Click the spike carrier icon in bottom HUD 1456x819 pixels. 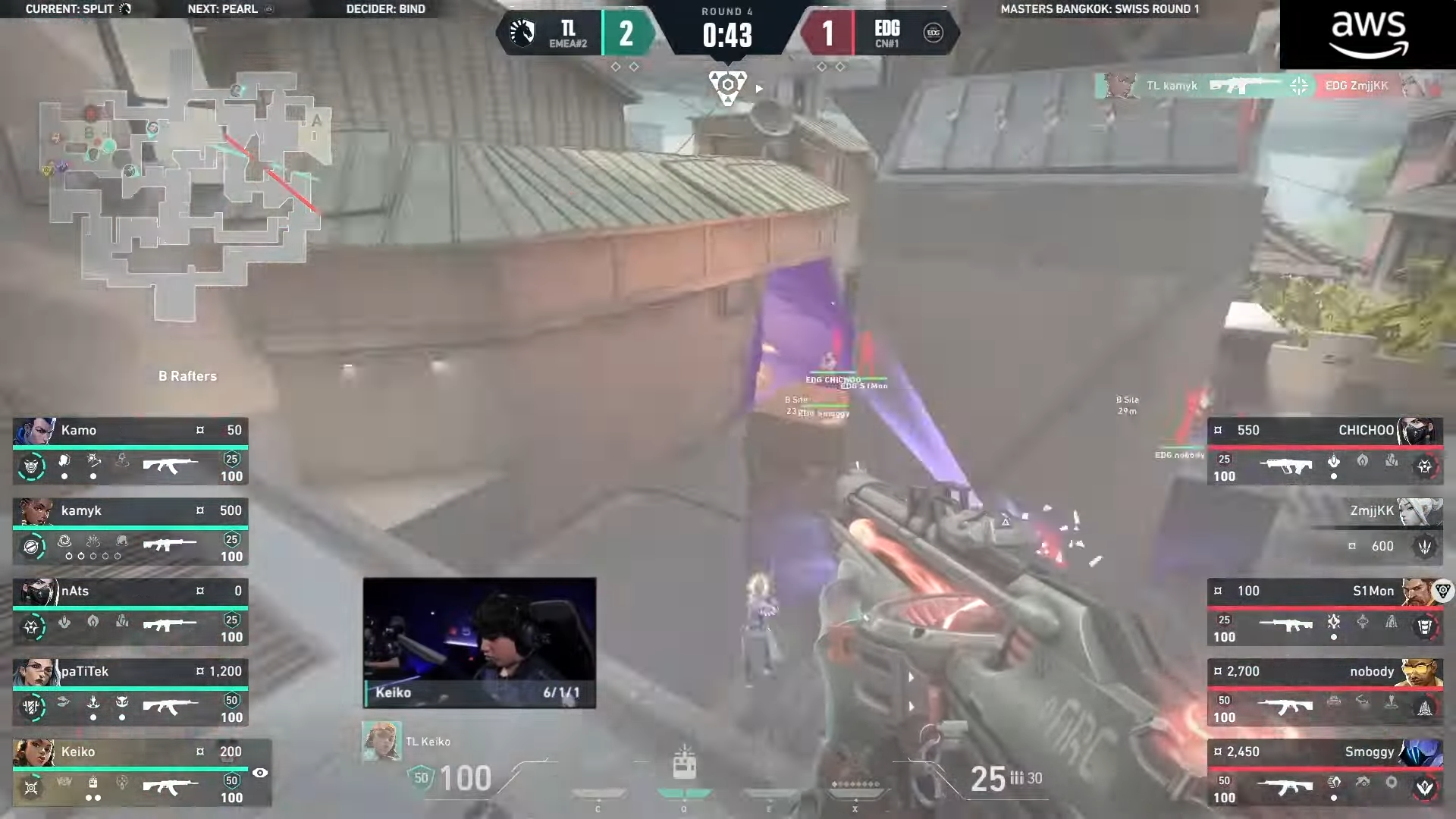click(x=684, y=762)
